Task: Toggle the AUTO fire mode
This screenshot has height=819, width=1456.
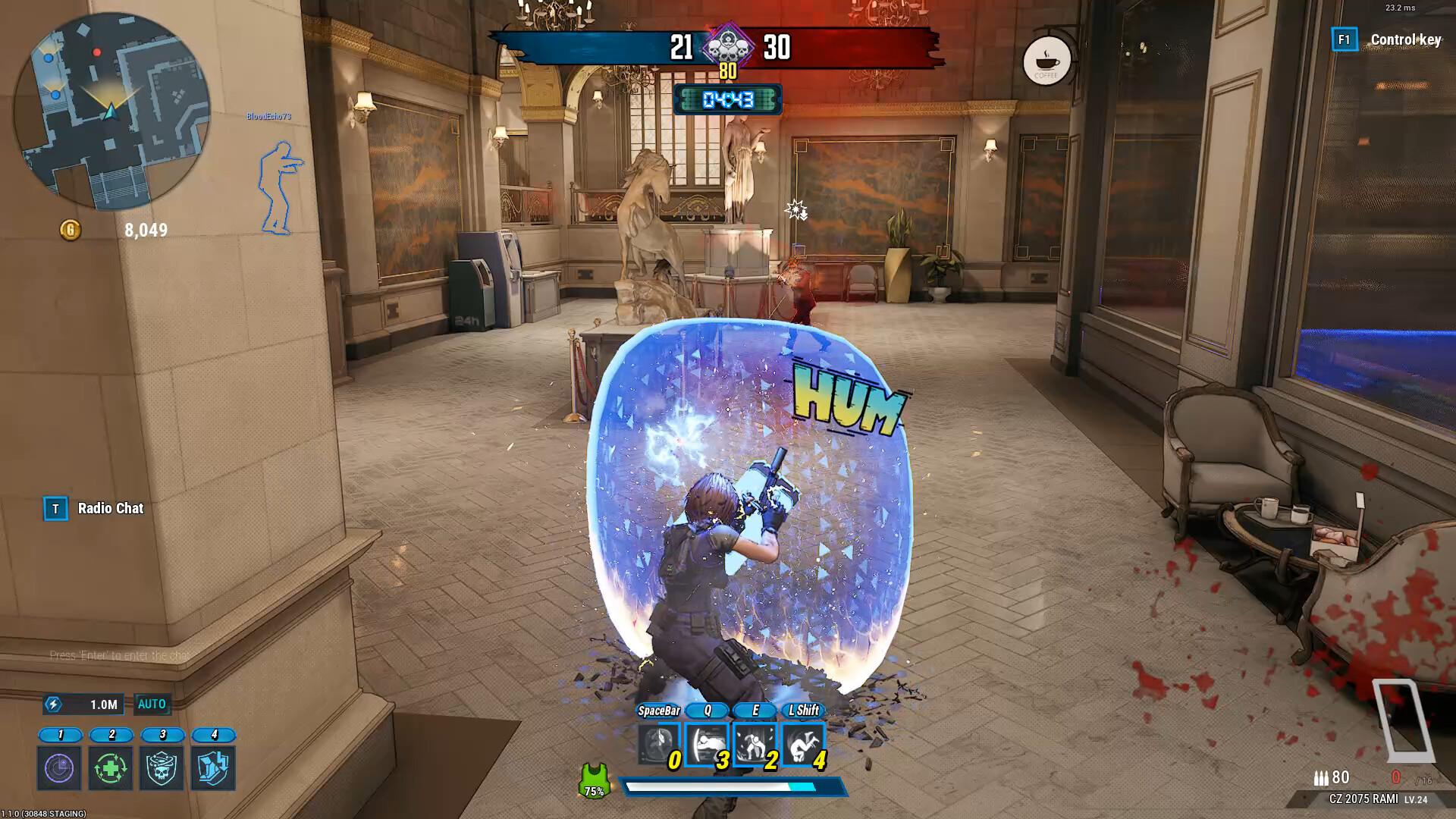Action: point(152,704)
